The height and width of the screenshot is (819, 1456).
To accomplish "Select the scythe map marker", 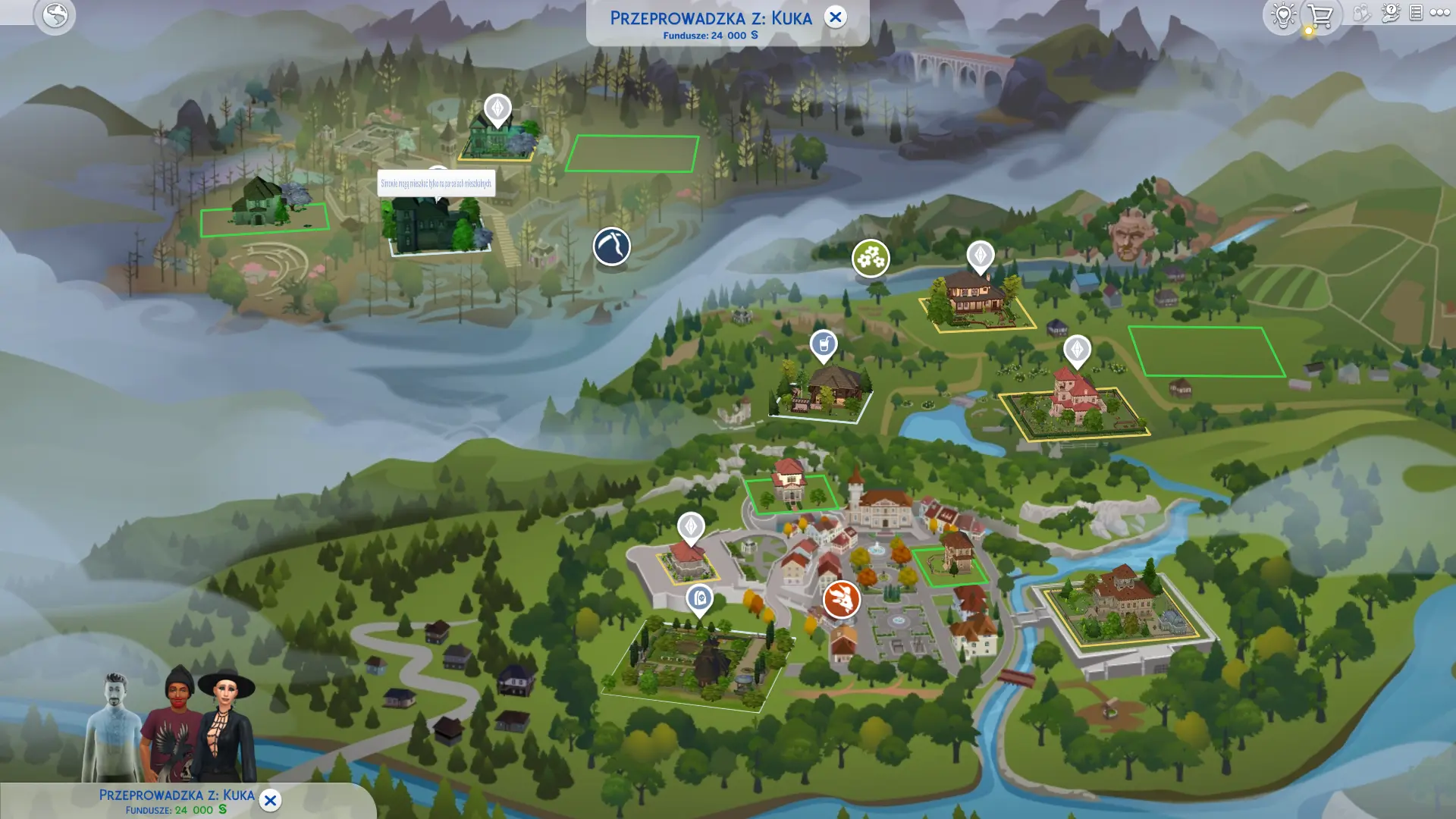I will [x=611, y=246].
